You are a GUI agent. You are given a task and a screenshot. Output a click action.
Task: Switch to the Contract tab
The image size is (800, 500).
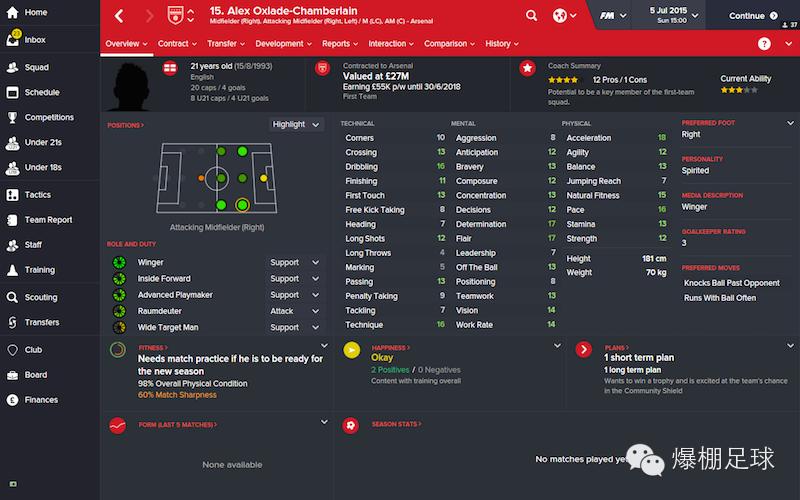point(177,44)
